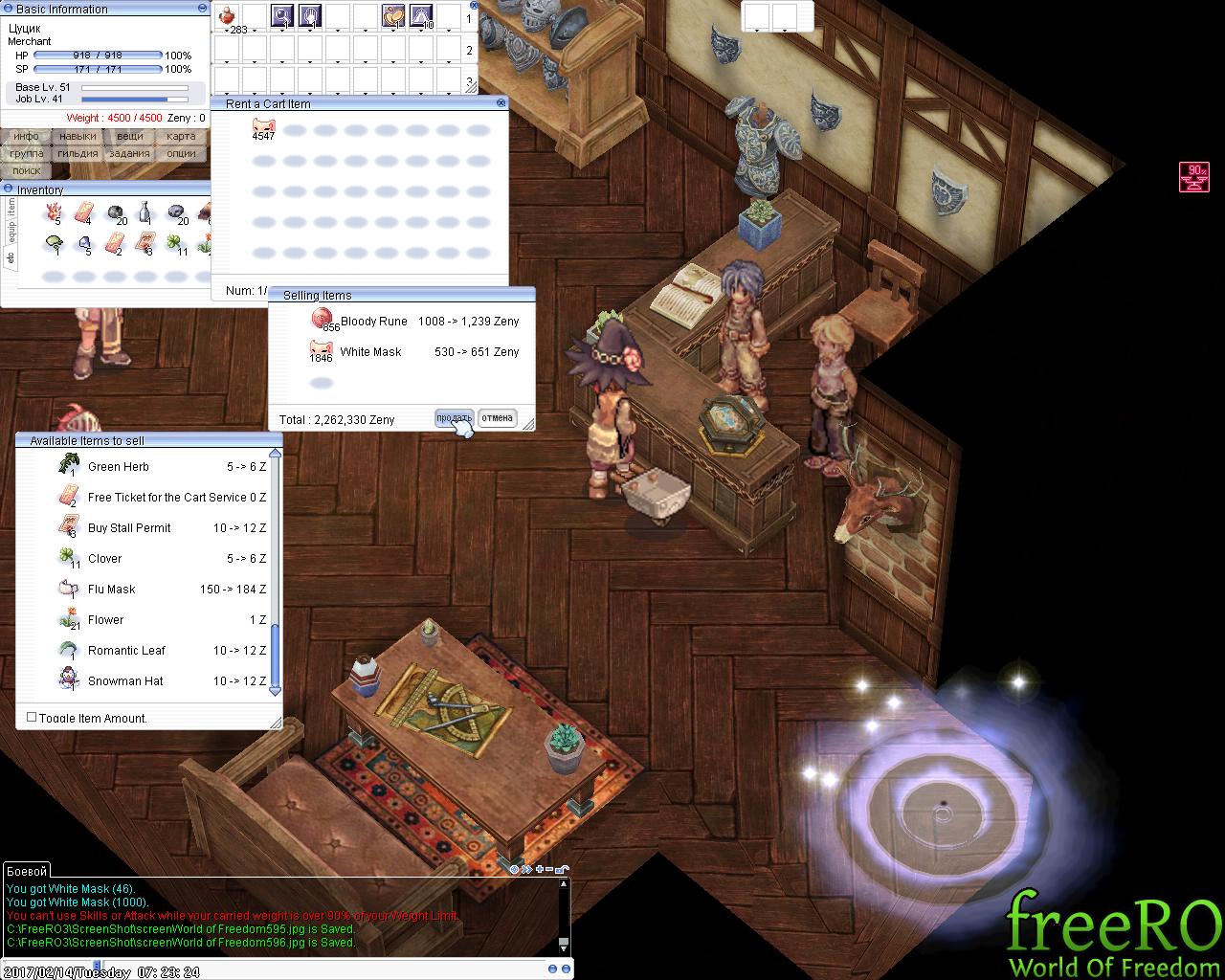This screenshot has height=980, width=1225.
Task: Click the White Mask stack in cart
Action: [x=263, y=128]
